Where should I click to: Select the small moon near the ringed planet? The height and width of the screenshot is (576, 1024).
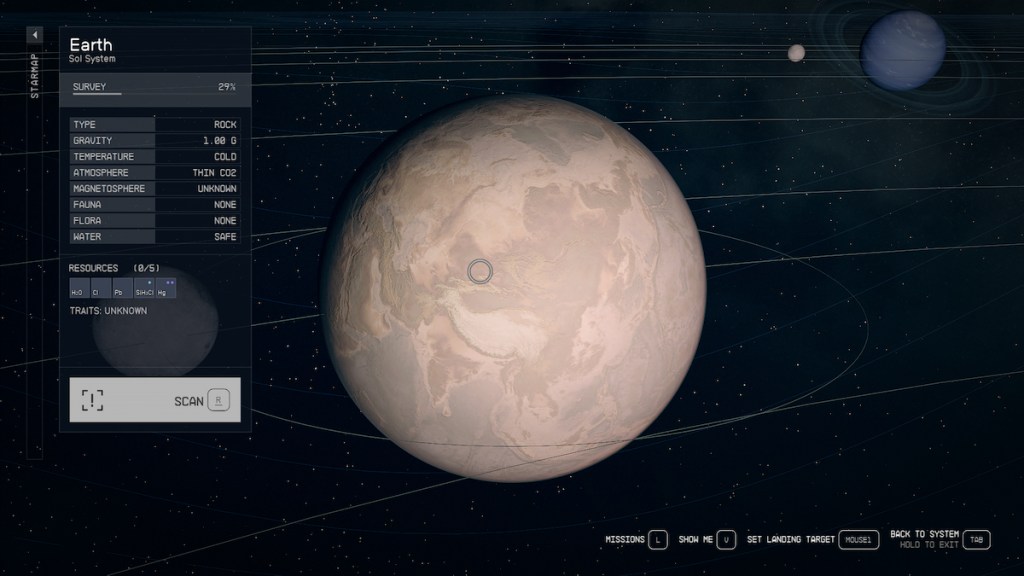click(x=796, y=53)
